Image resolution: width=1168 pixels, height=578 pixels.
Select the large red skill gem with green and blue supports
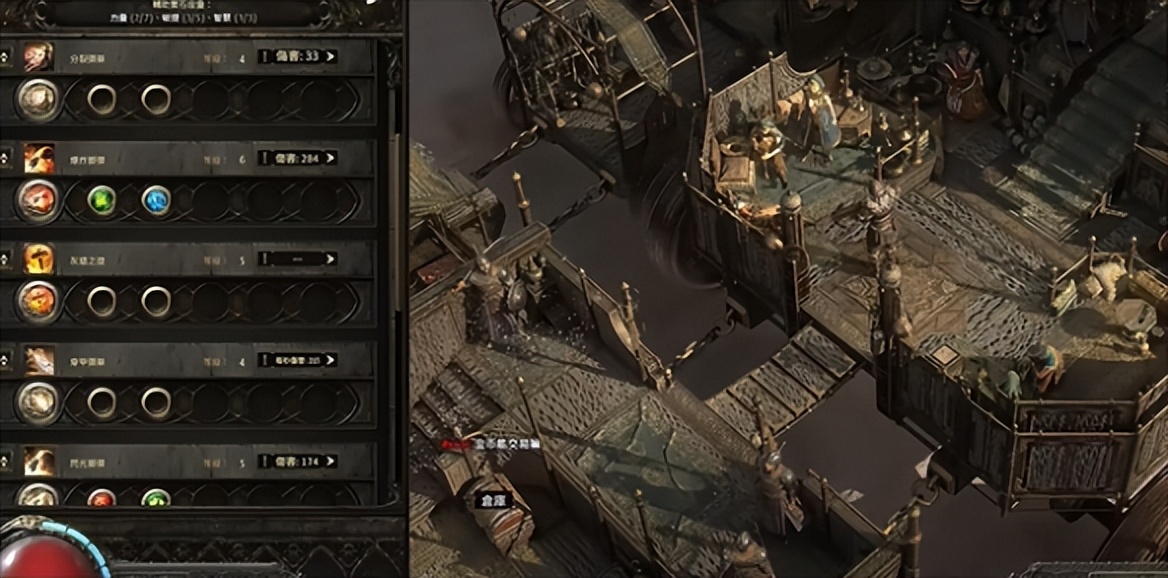pyautogui.click(x=39, y=200)
